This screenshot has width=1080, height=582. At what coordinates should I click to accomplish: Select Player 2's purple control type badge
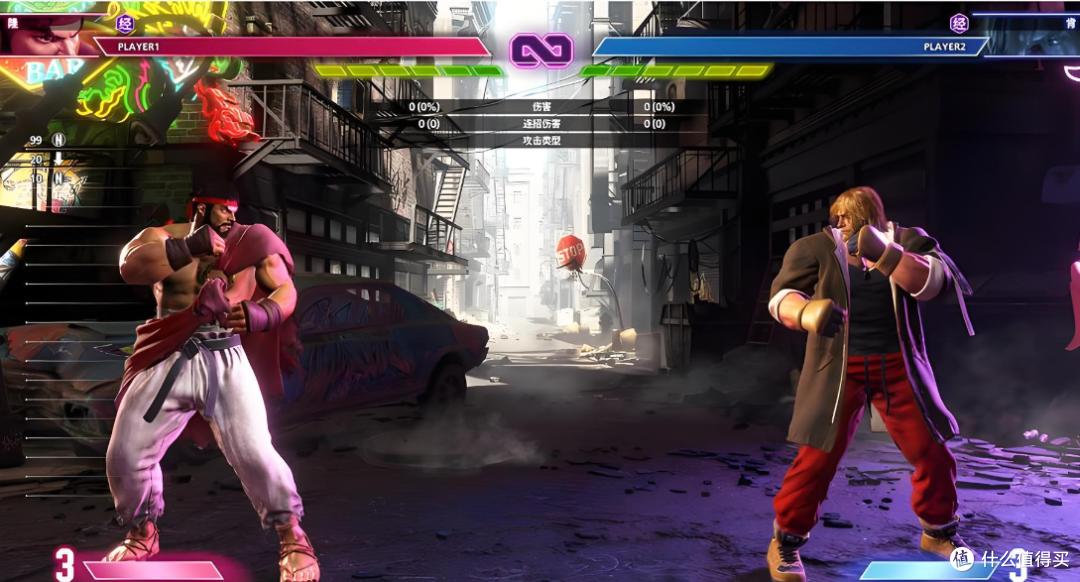click(959, 24)
